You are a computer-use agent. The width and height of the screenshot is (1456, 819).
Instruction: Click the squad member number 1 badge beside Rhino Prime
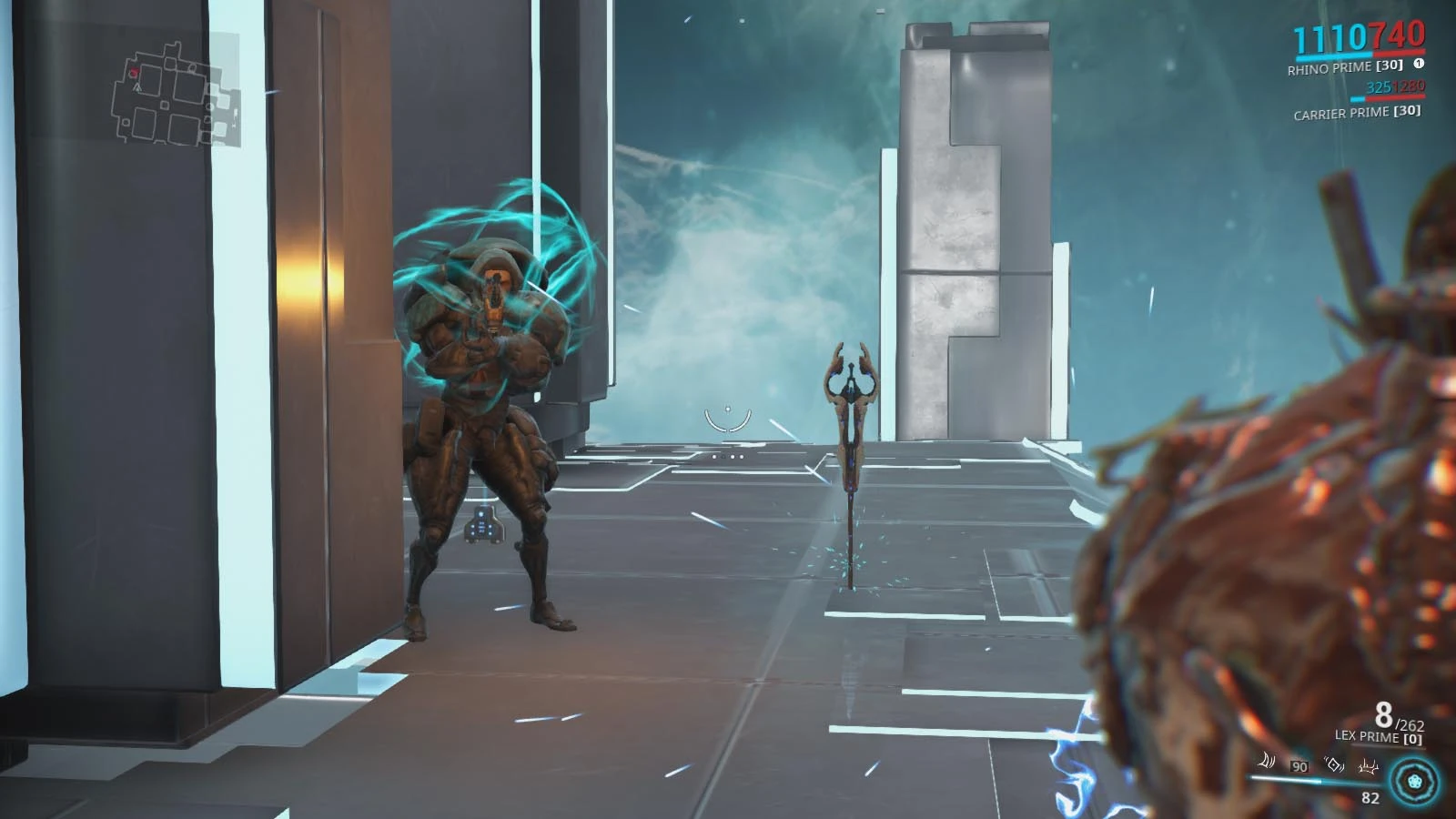(x=1418, y=66)
